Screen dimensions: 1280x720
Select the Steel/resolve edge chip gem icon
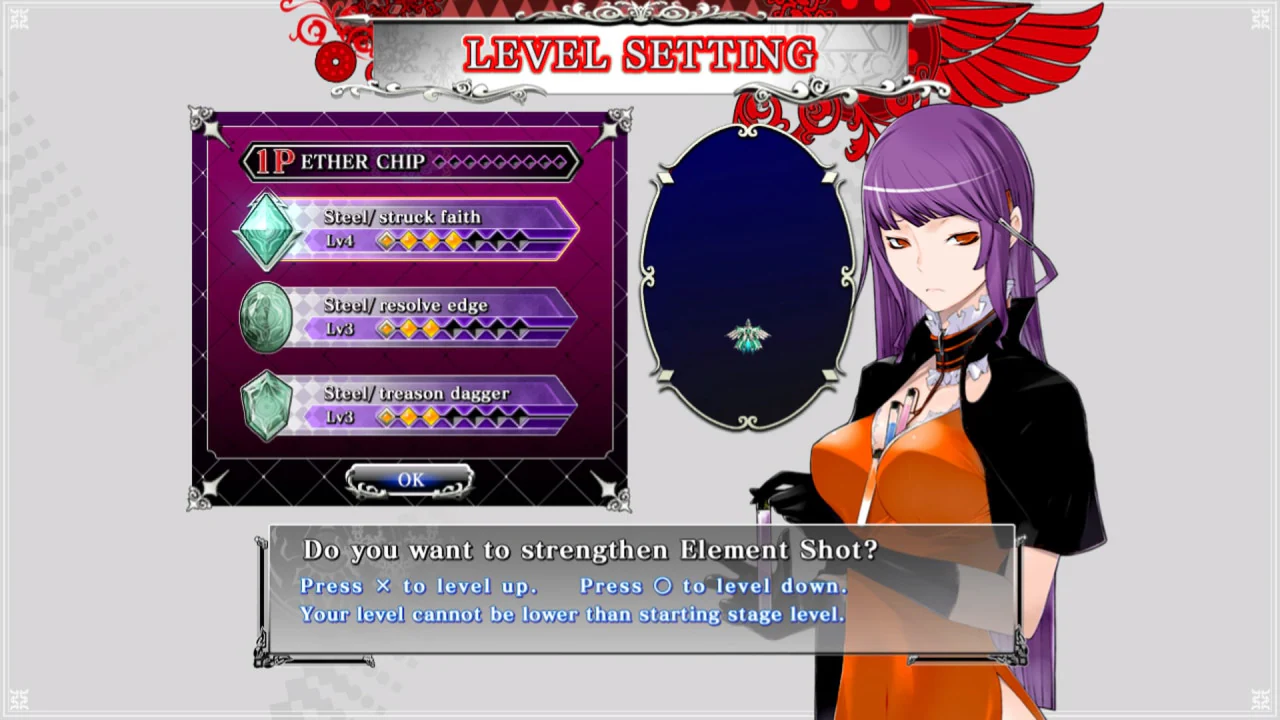(265, 318)
